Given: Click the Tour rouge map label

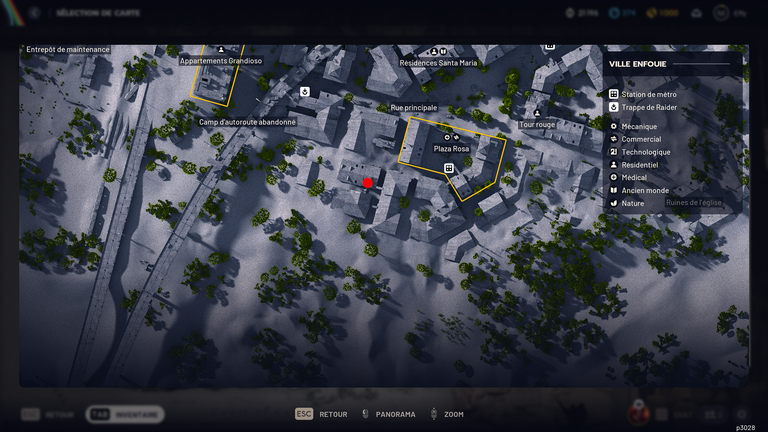Looking at the screenshot, I should click(537, 125).
